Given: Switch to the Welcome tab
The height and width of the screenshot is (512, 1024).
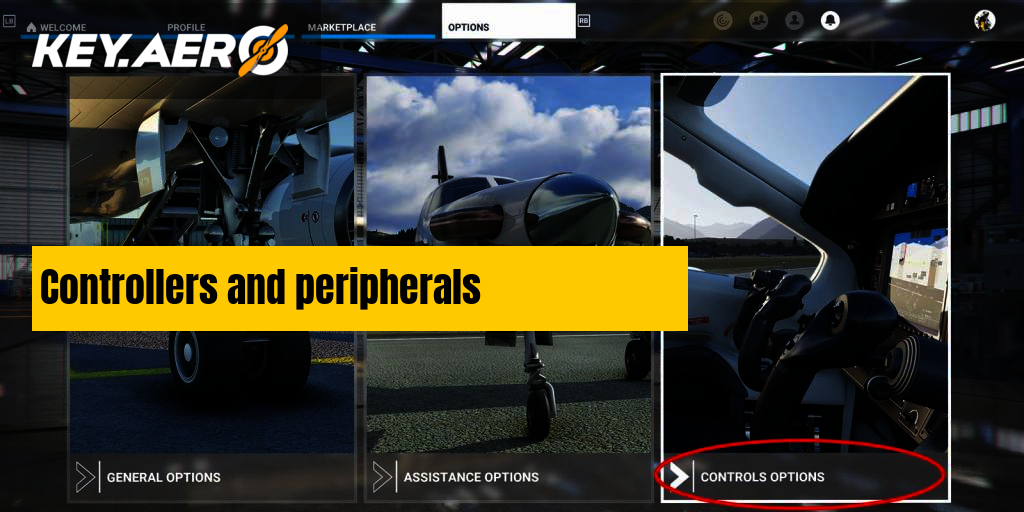Looking at the screenshot, I should click(62, 27).
